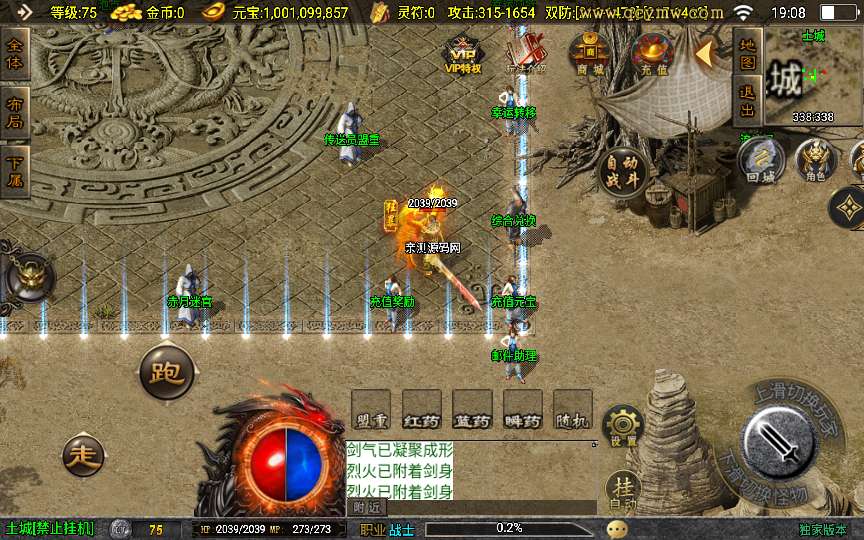Viewport: 864px width, 540px height.
Task: Select the 下属 subordinates tab
Action: pos(15,170)
